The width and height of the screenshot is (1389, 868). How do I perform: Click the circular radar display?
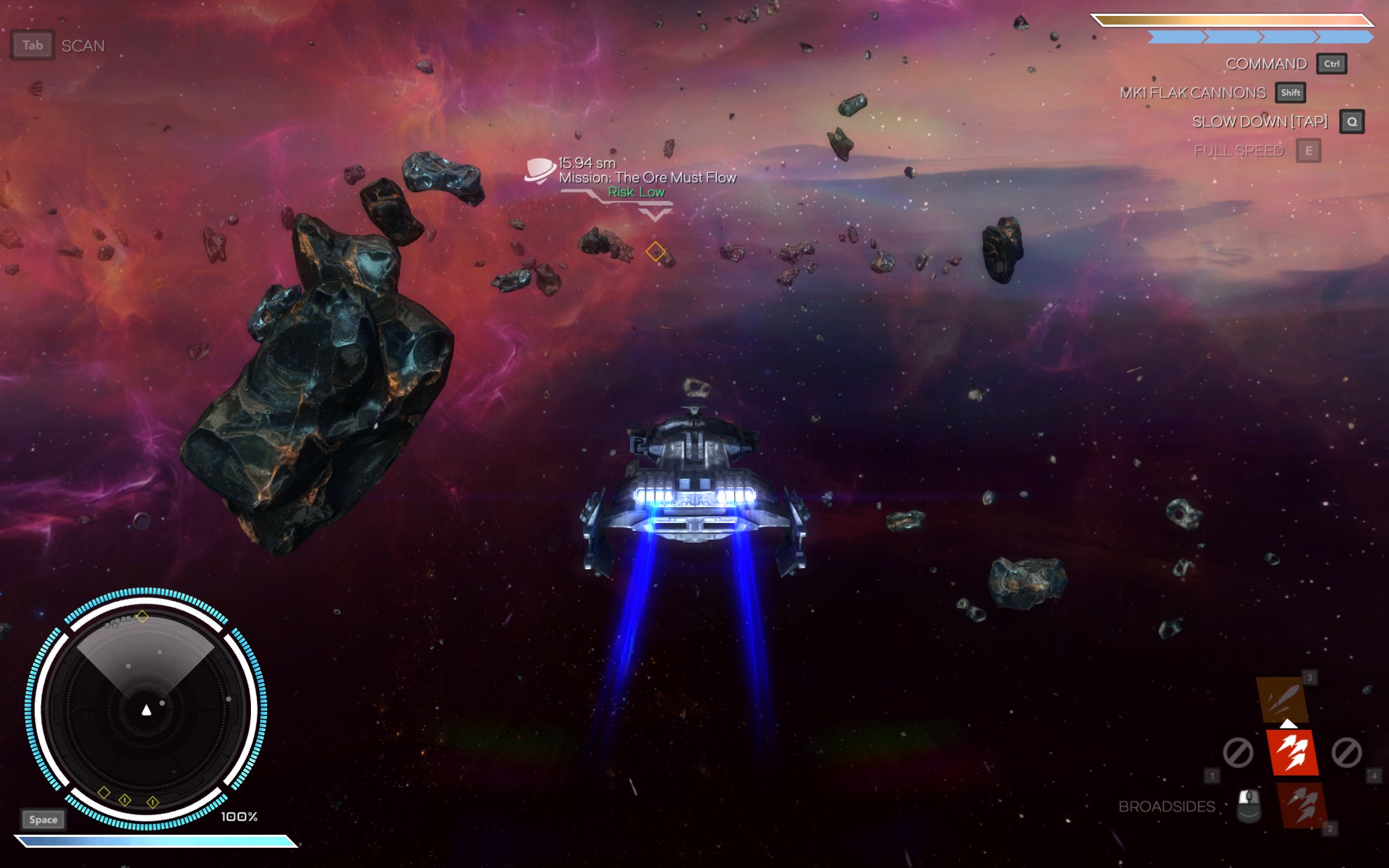pyautogui.click(x=146, y=709)
